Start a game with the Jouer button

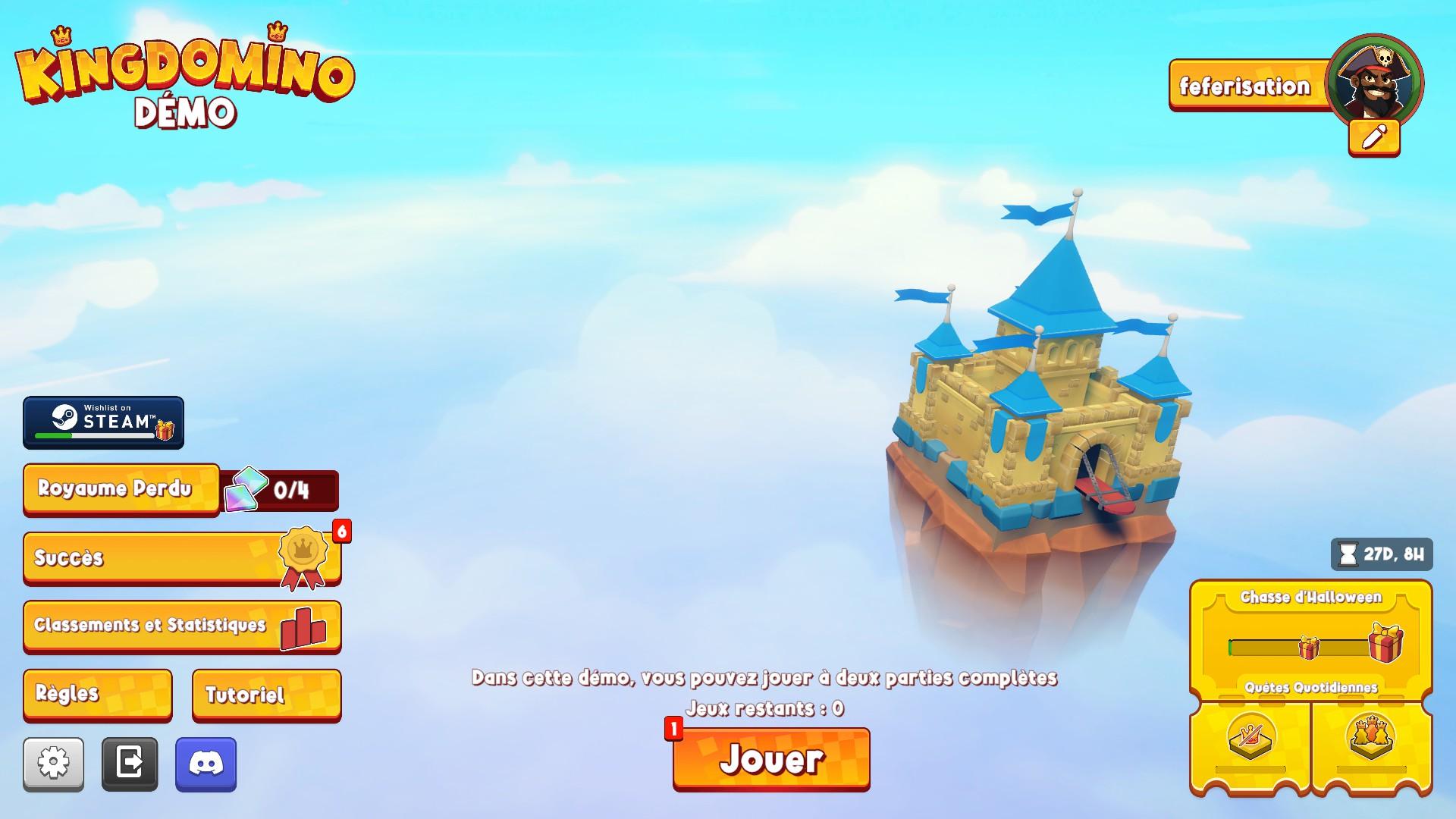coord(771,758)
